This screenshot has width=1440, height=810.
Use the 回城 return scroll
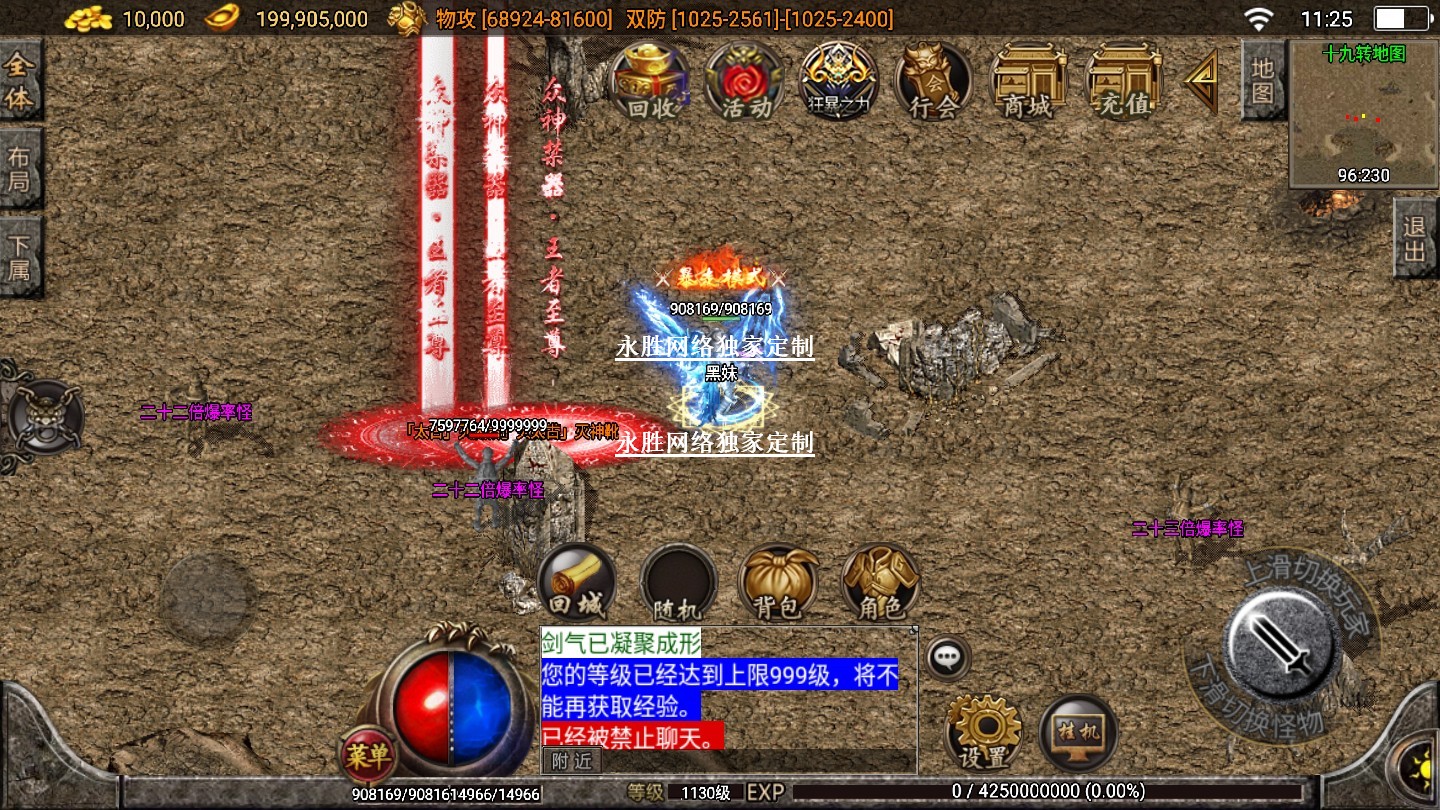pyautogui.click(x=576, y=582)
